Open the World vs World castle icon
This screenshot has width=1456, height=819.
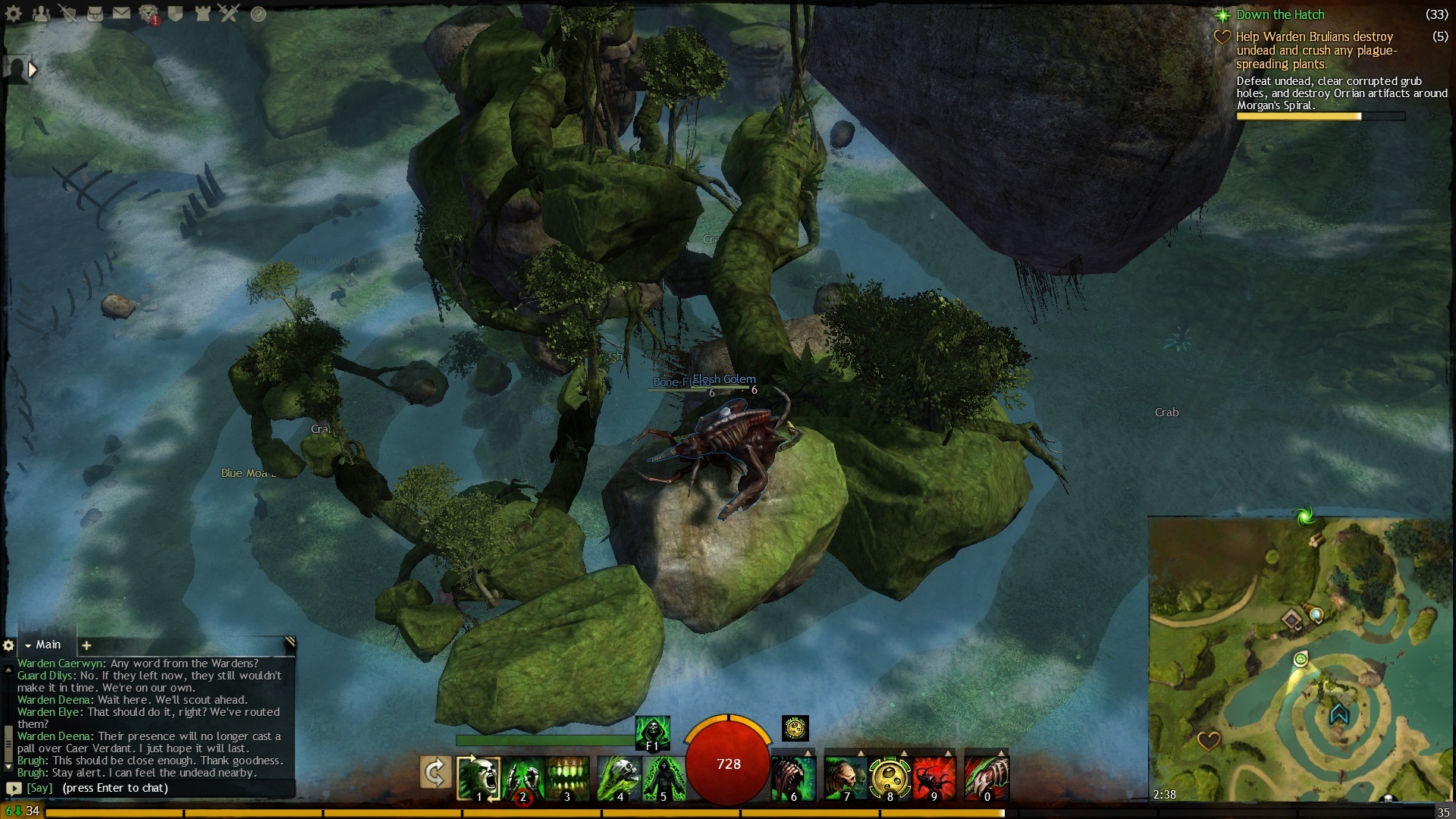202,14
